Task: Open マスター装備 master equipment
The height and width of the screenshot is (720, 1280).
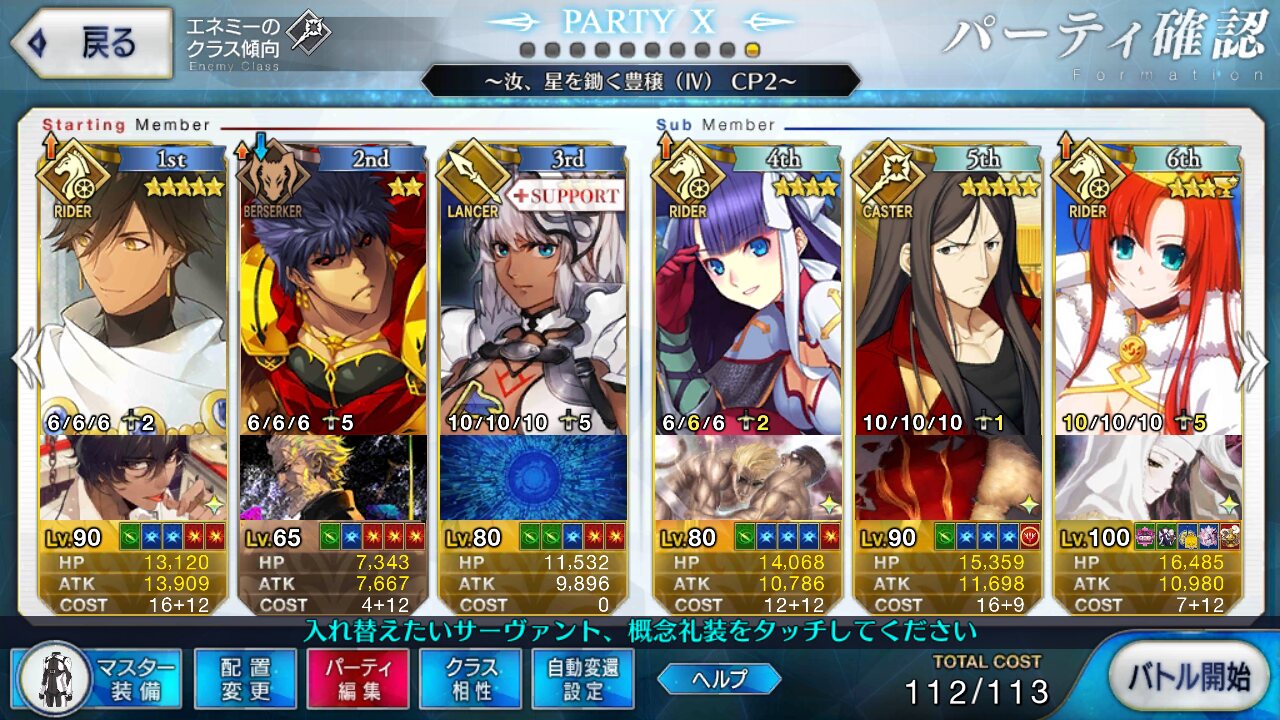Action: coord(98,679)
